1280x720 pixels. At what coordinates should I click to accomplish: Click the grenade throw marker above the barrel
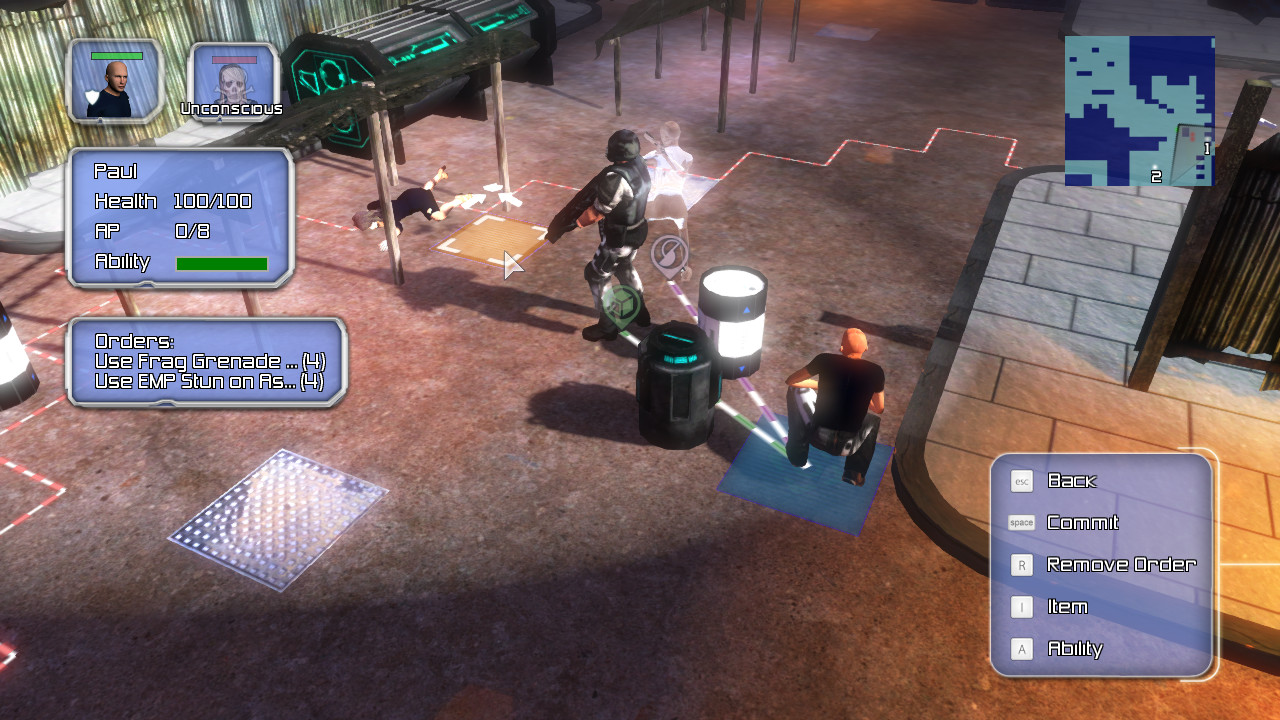point(667,250)
